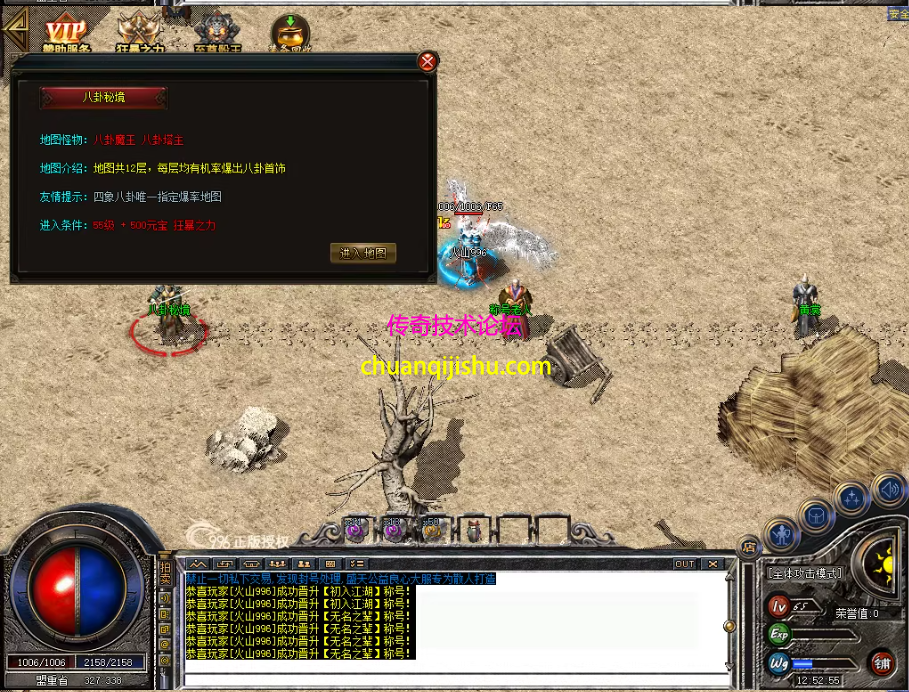Open the character panel icon

pos(781,536)
